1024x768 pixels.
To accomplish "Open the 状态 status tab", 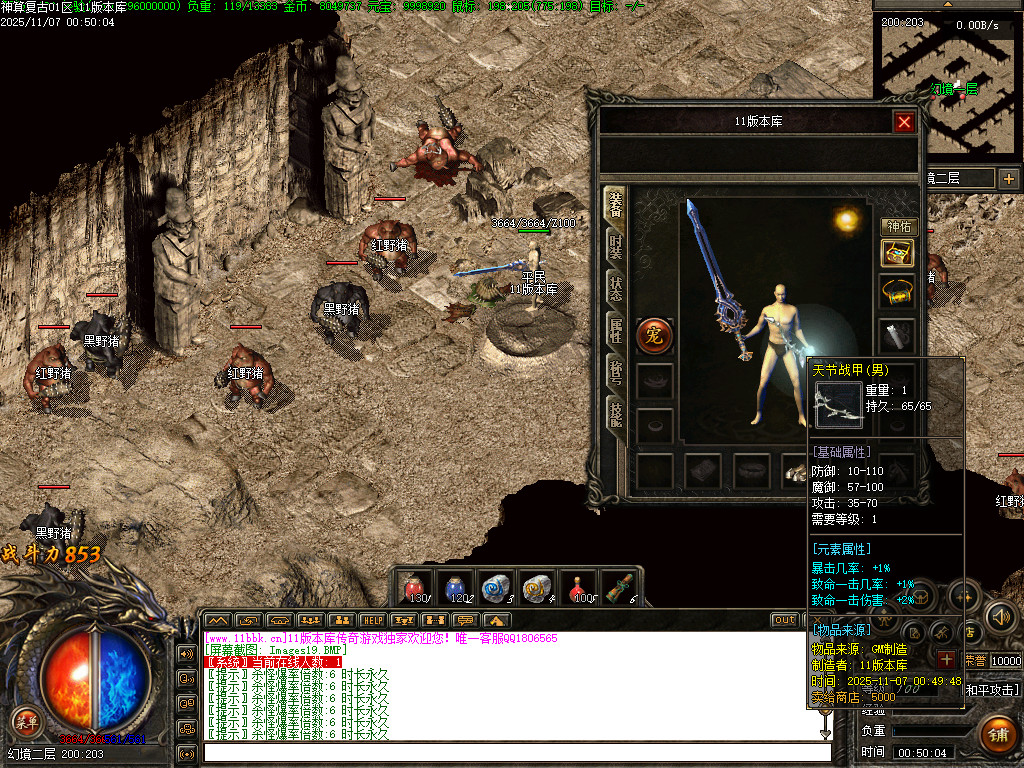I will point(615,287).
